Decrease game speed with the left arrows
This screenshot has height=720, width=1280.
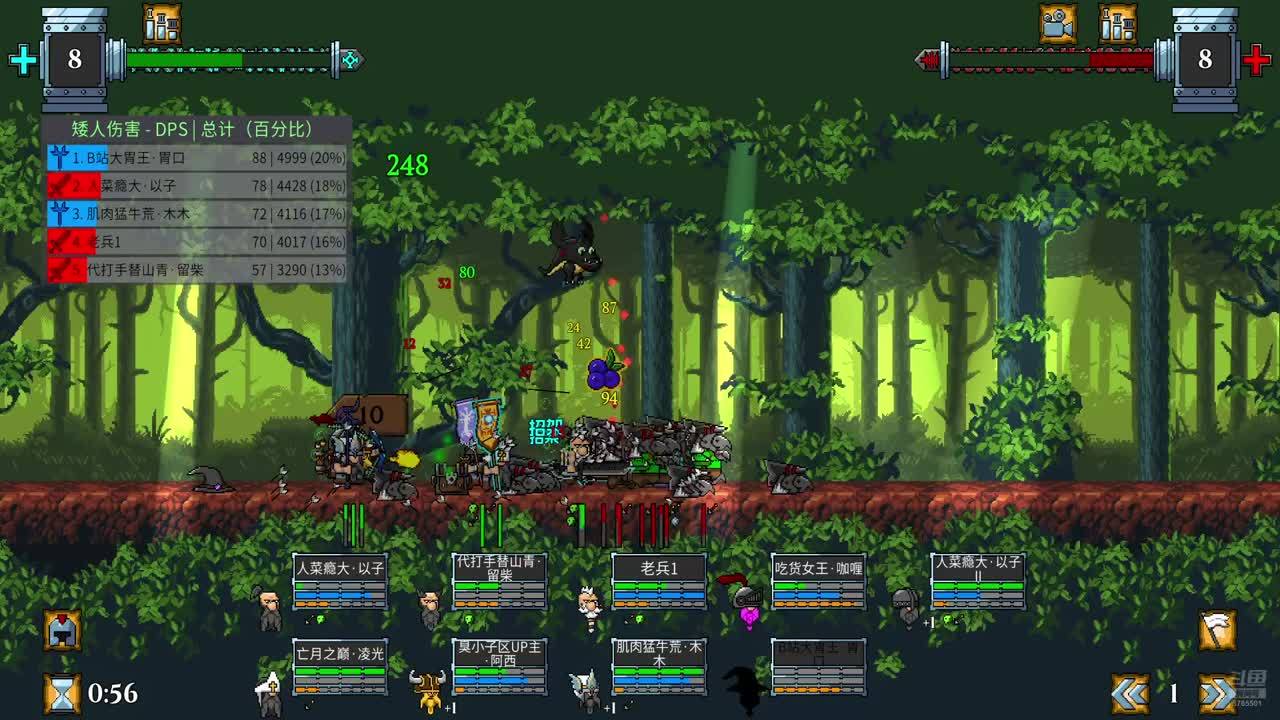(x=1131, y=693)
